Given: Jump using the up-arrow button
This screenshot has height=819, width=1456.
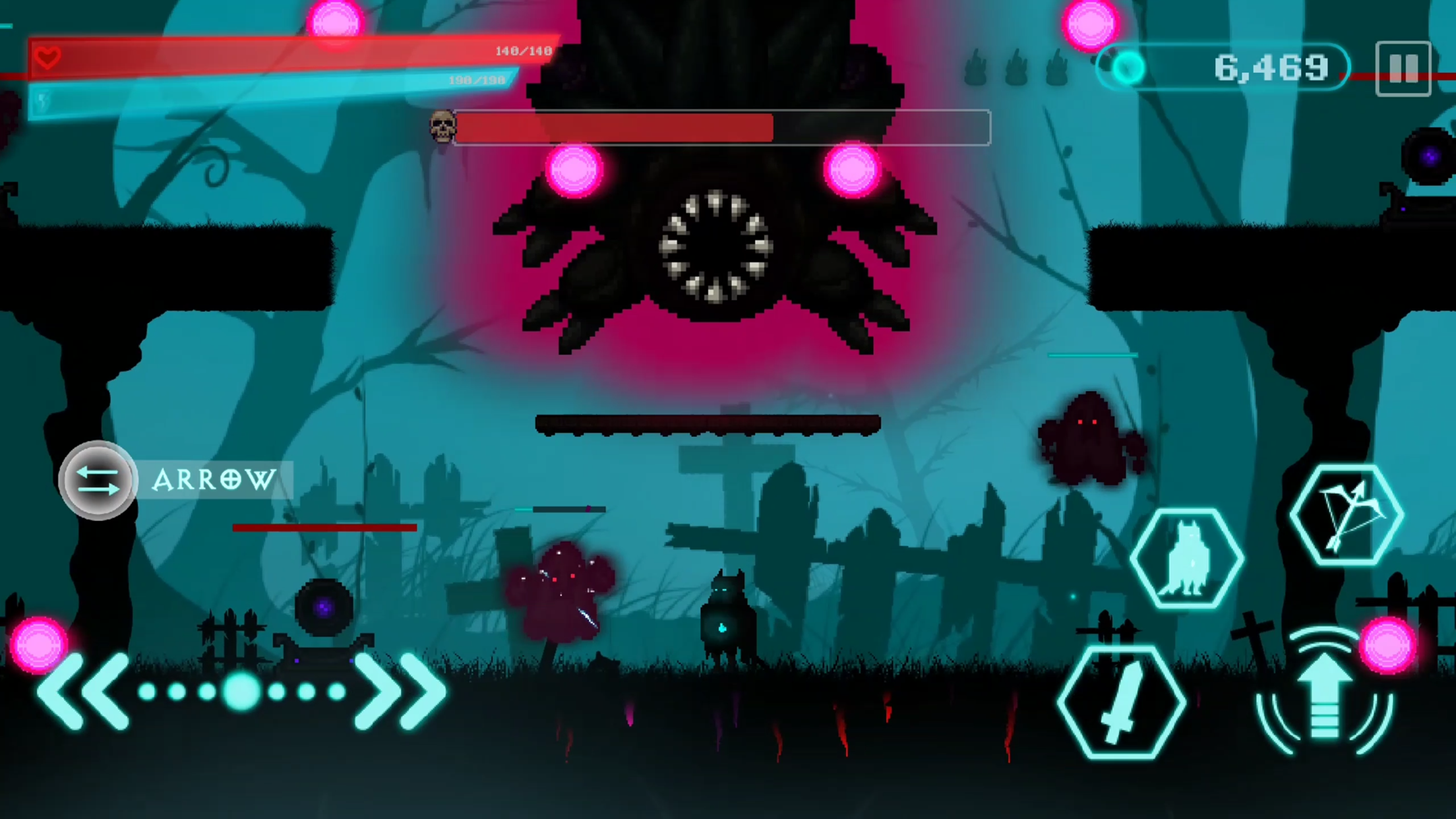Looking at the screenshot, I should coord(1324,694).
